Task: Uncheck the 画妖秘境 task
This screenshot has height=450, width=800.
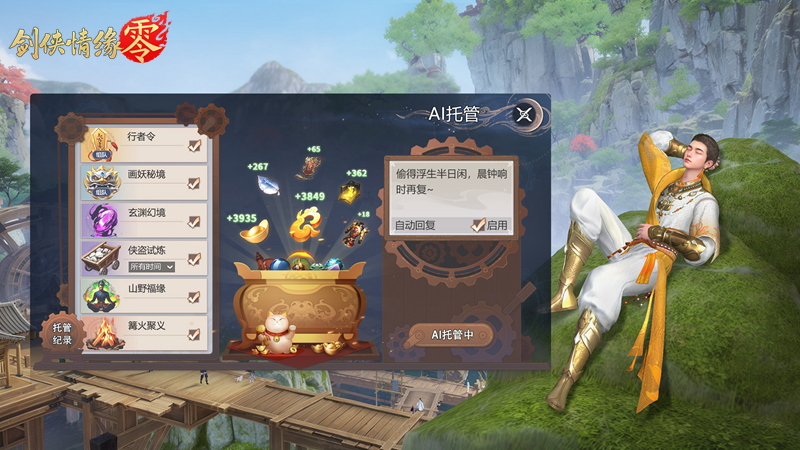Action: pos(194,183)
